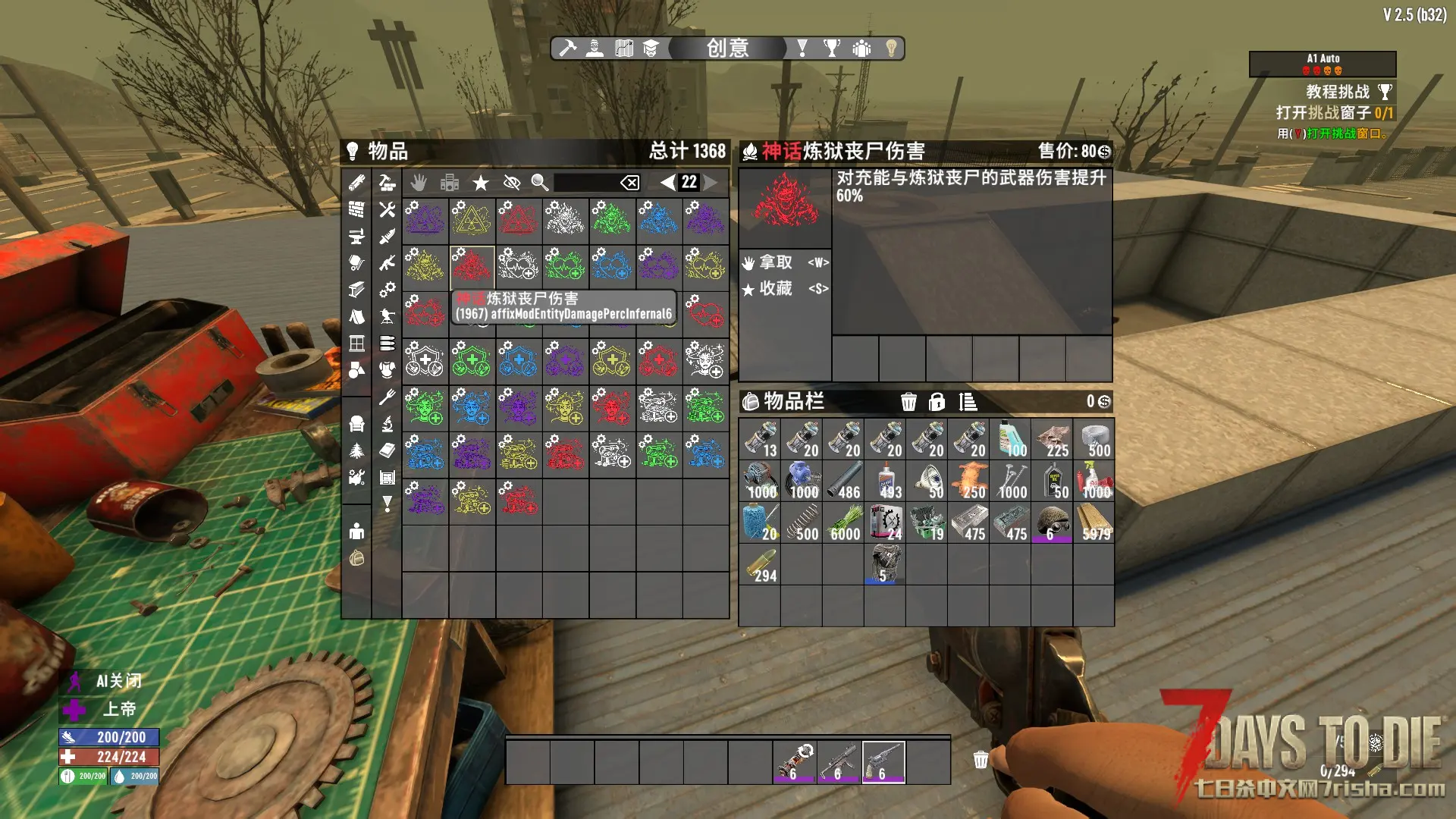Viewport: 1456px width, 819px height.
Task: Open the challenges tab with trophy icon
Action: pos(832,49)
